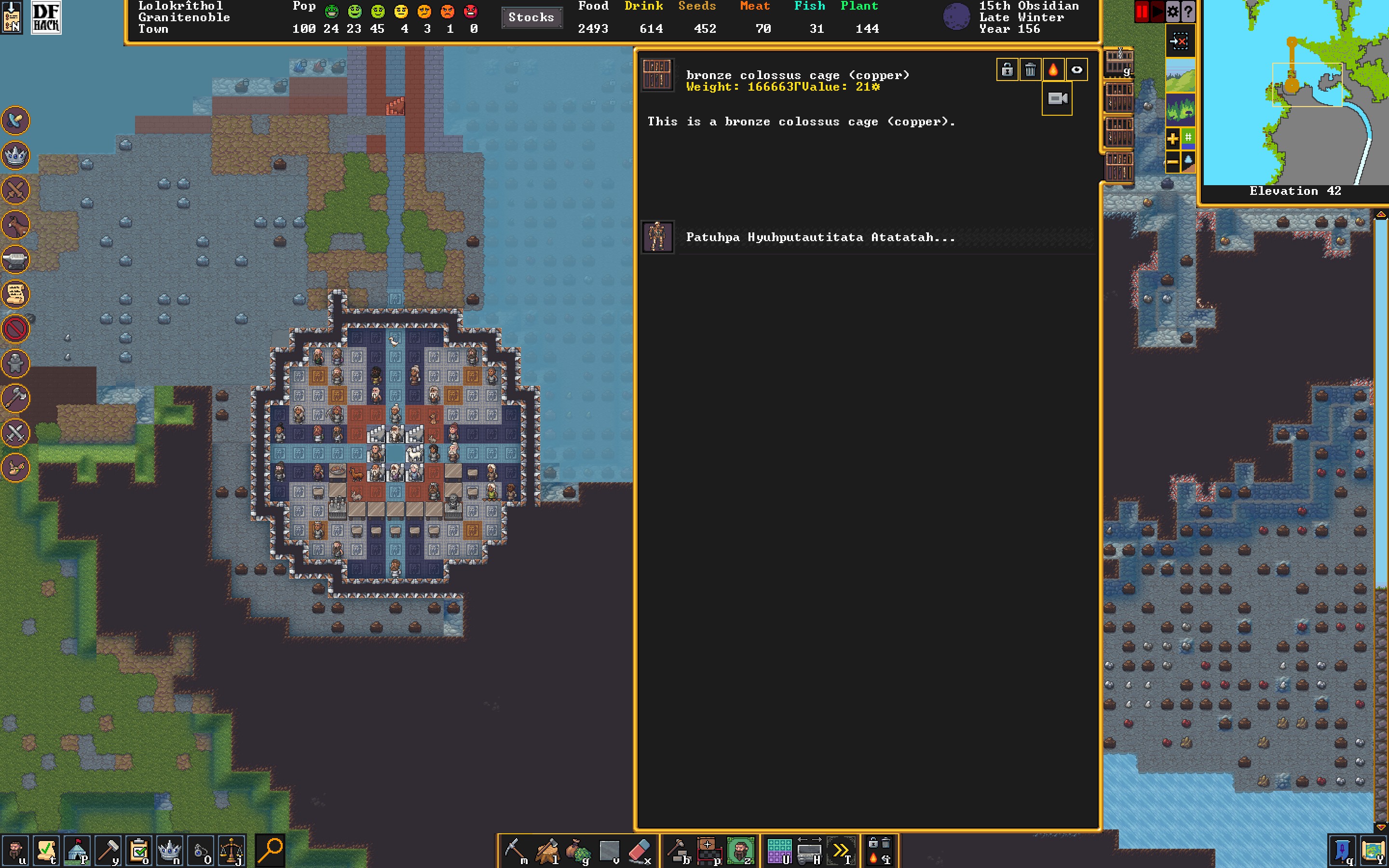Click the camera follow item button
1389x868 pixels.
tap(1057, 99)
